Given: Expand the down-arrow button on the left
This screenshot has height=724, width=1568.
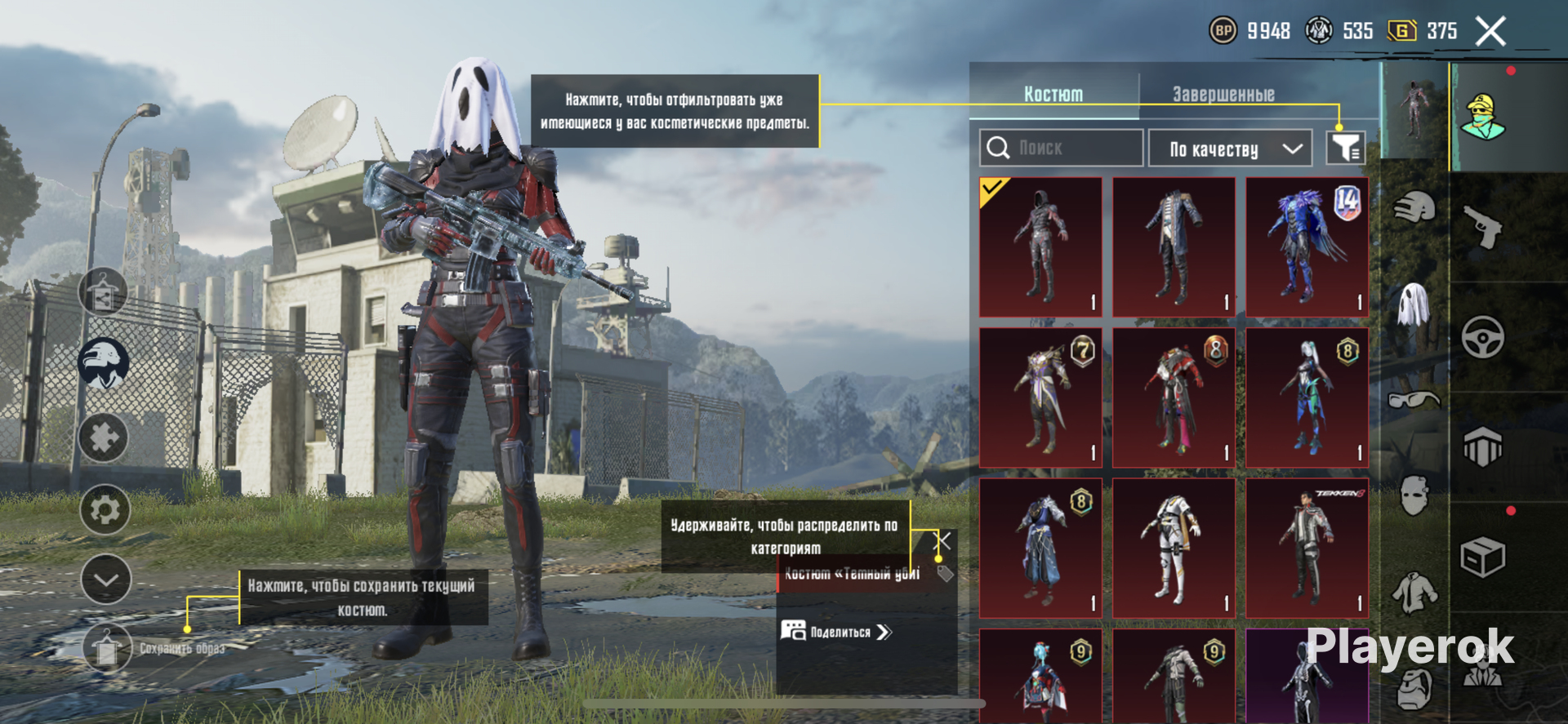Looking at the screenshot, I should pos(106,580).
